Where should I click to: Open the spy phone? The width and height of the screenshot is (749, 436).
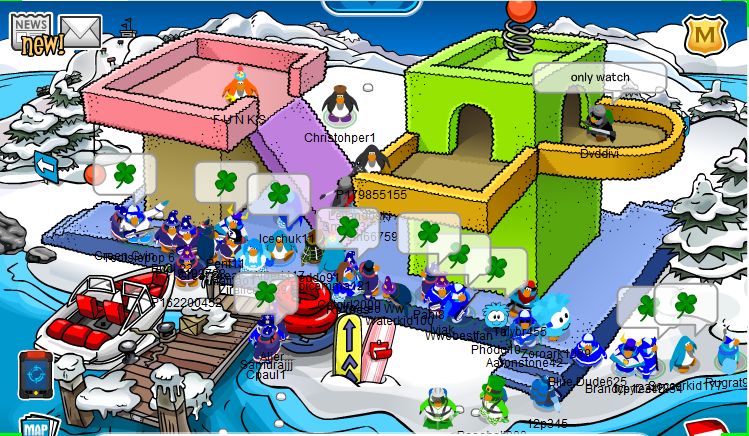pos(36,373)
